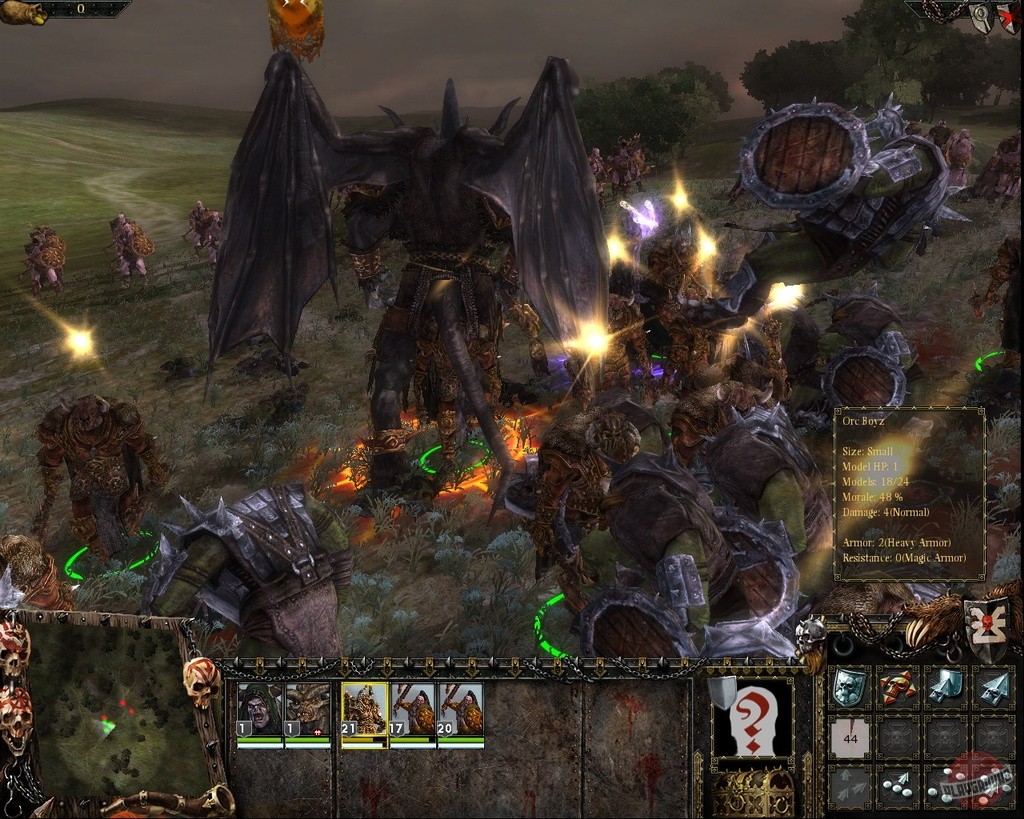Choose the dots-with-arrow formation icon
The height and width of the screenshot is (819, 1024).
click(898, 787)
